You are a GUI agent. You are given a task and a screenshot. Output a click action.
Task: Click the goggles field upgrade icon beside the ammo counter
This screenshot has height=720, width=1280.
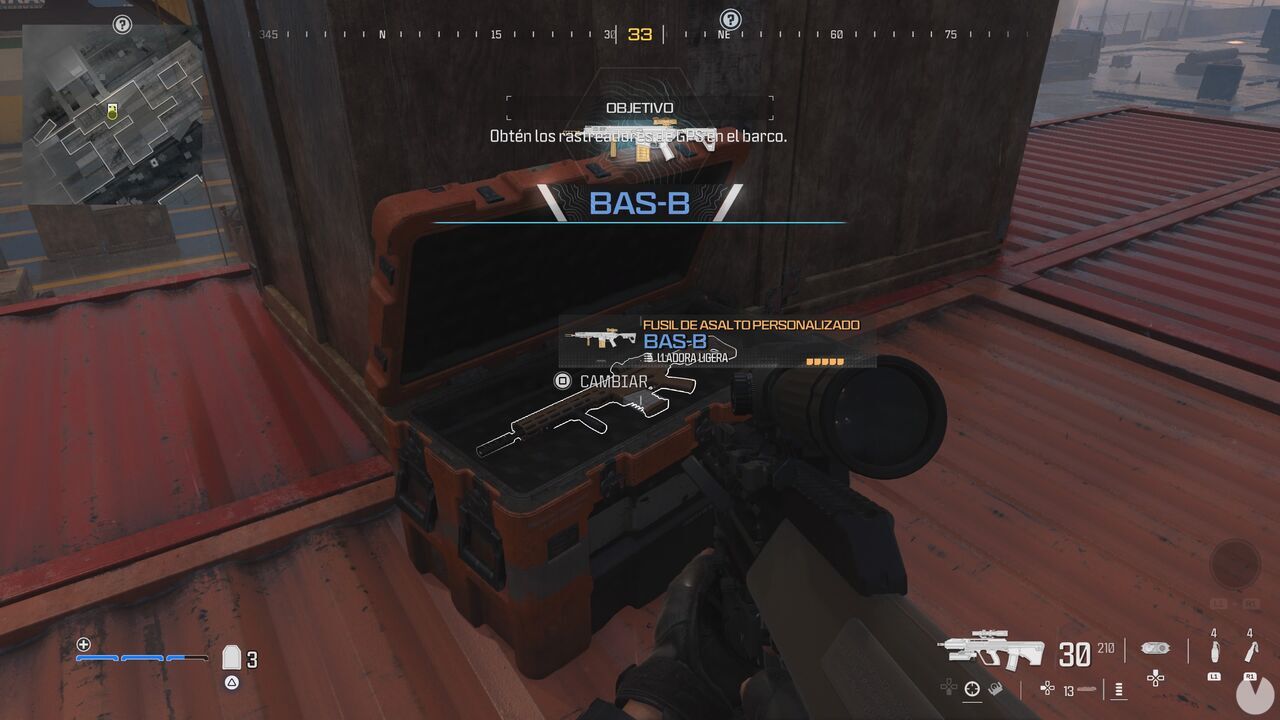click(1154, 647)
